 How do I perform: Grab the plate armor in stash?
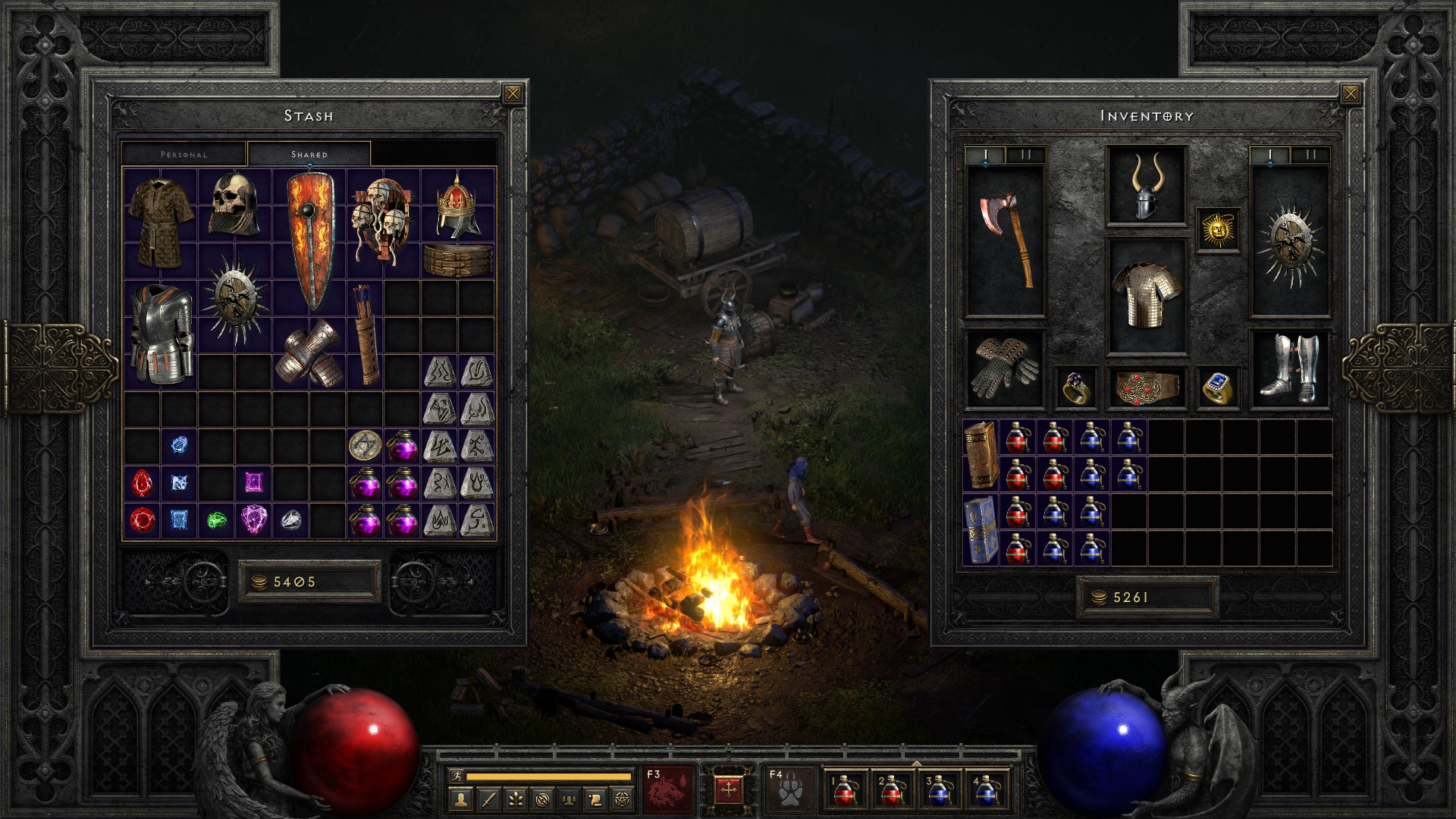pyautogui.click(x=160, y=334)
